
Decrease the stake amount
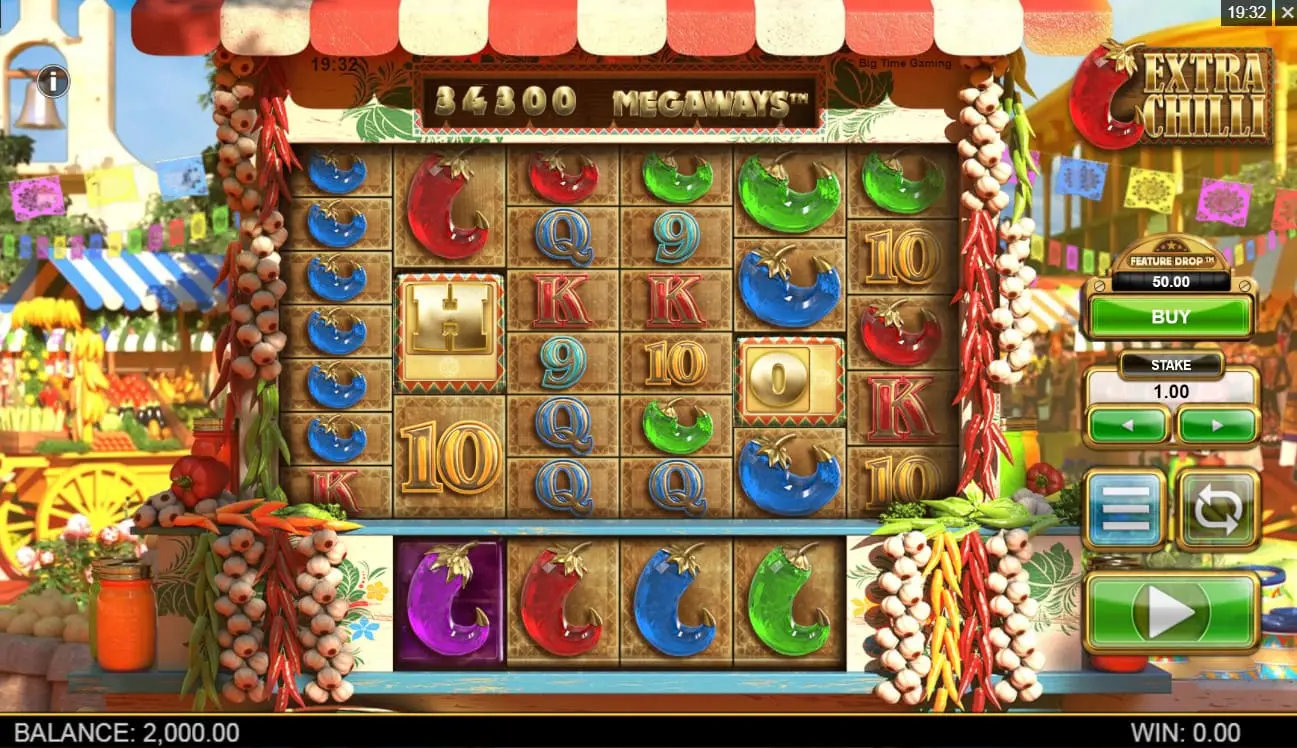point(1127,425)
